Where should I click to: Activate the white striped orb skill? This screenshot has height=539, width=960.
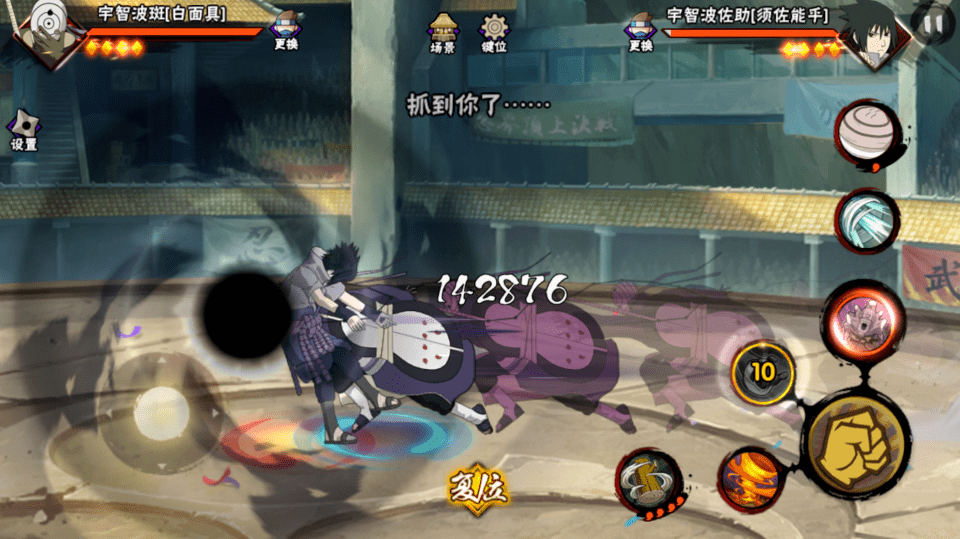coord(866,132)
